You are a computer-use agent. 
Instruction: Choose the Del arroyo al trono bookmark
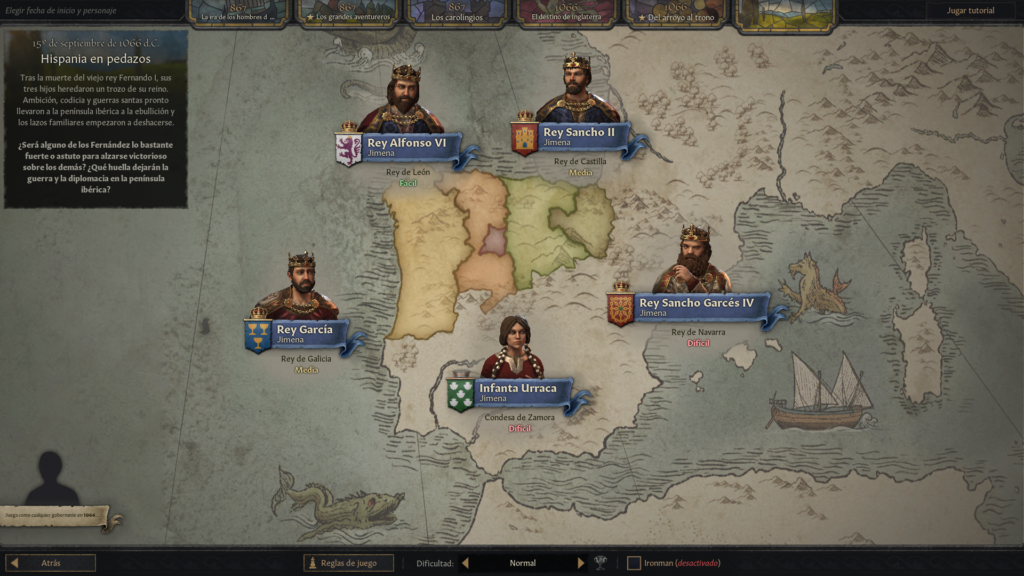(677, 12)
